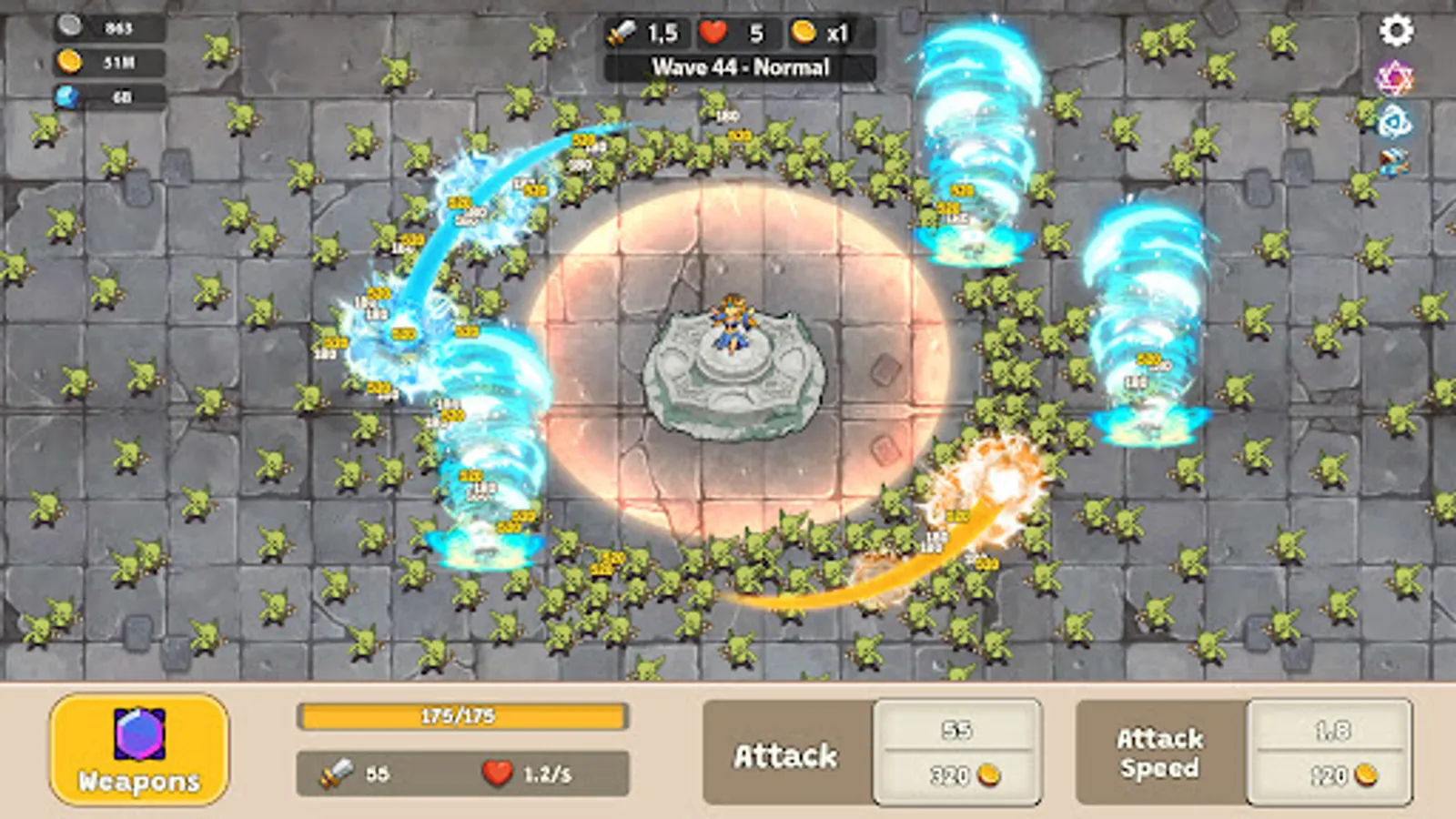The height and width of the screenshot is (819, 1456).
Task: Click the 175/175 health bar
Action: [x=462, y=718]
